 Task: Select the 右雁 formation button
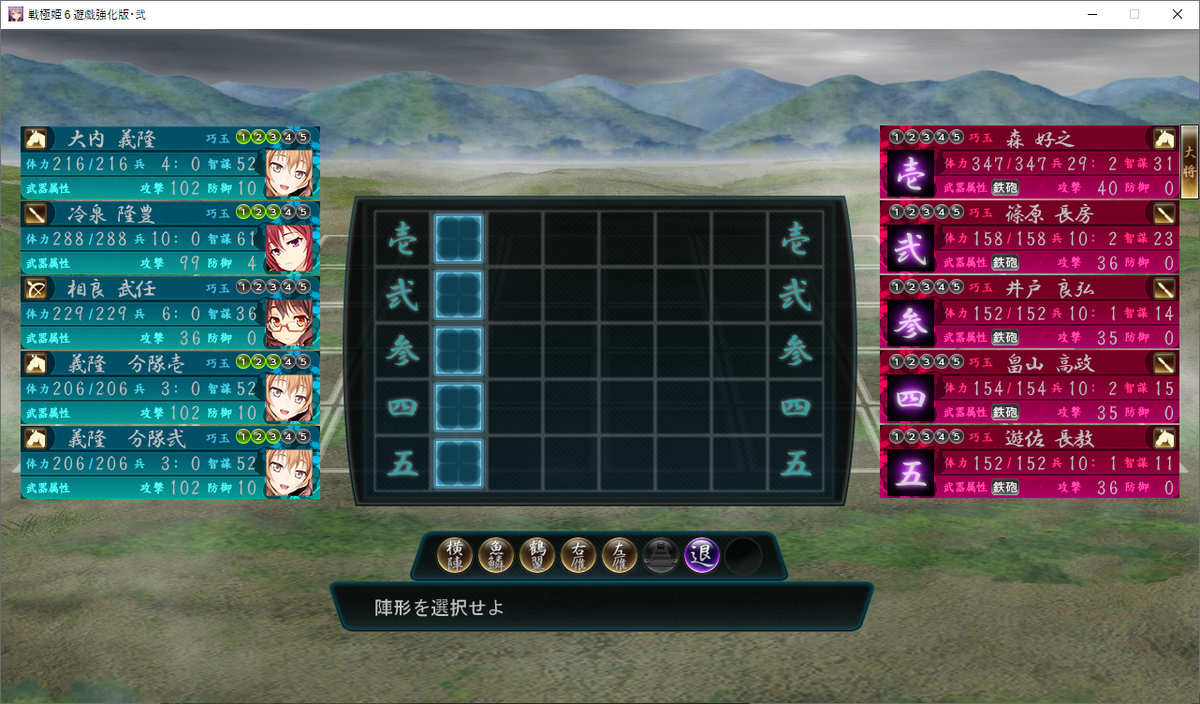578,555
